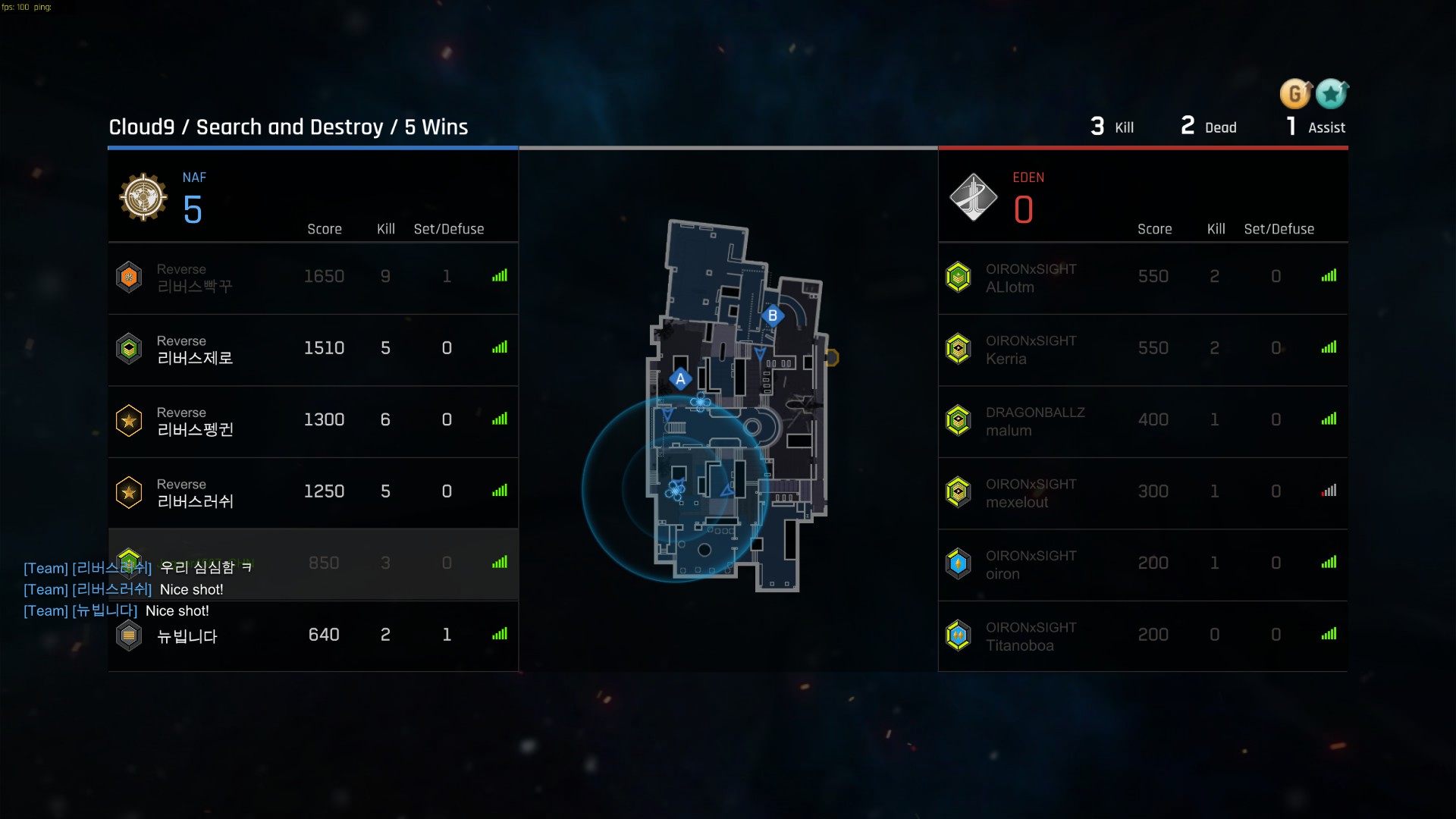Click the teal star medal icon

(x=1332, y=94)
